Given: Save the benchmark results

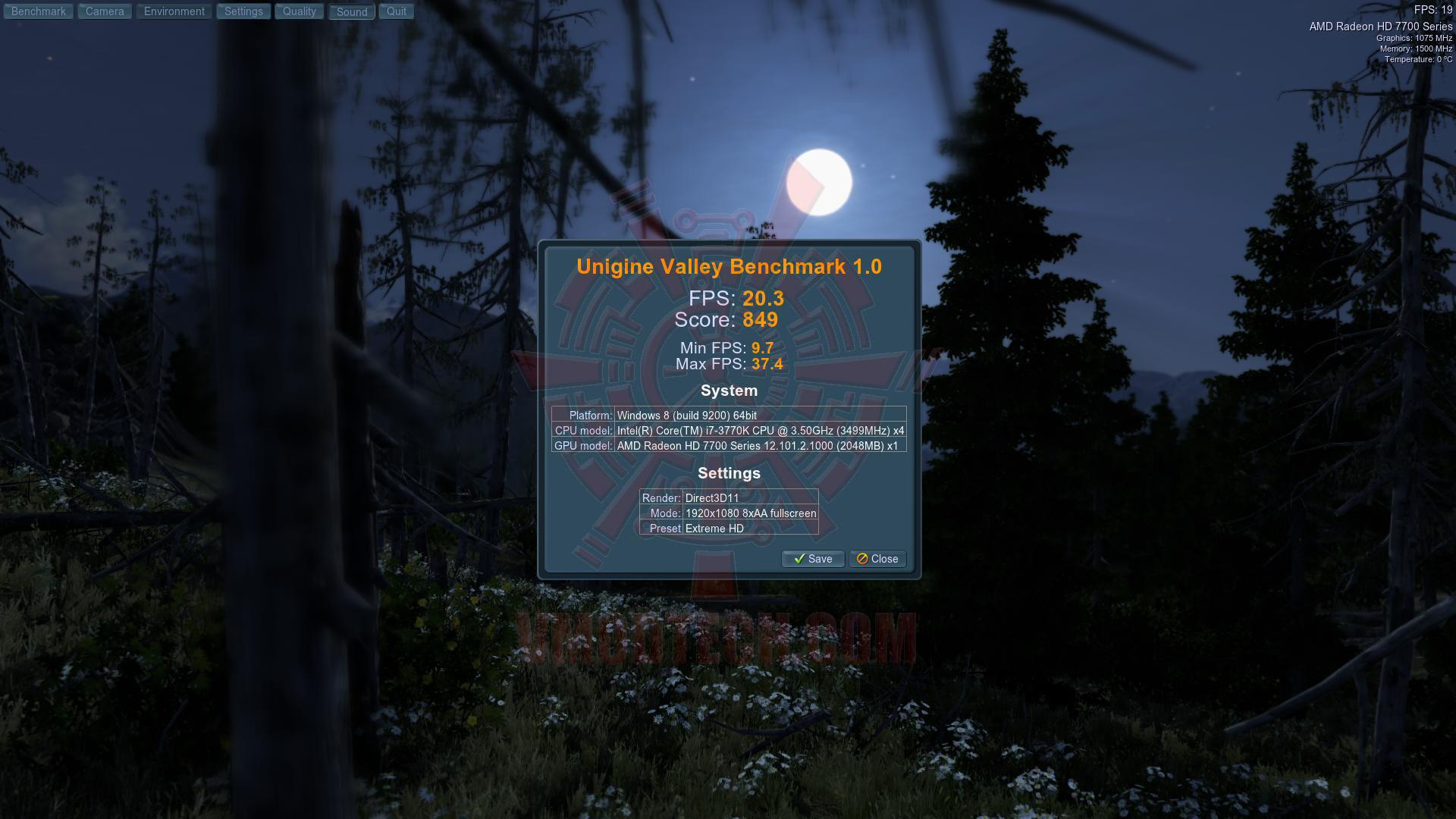Looking at the screenshot, I should 813,559.
